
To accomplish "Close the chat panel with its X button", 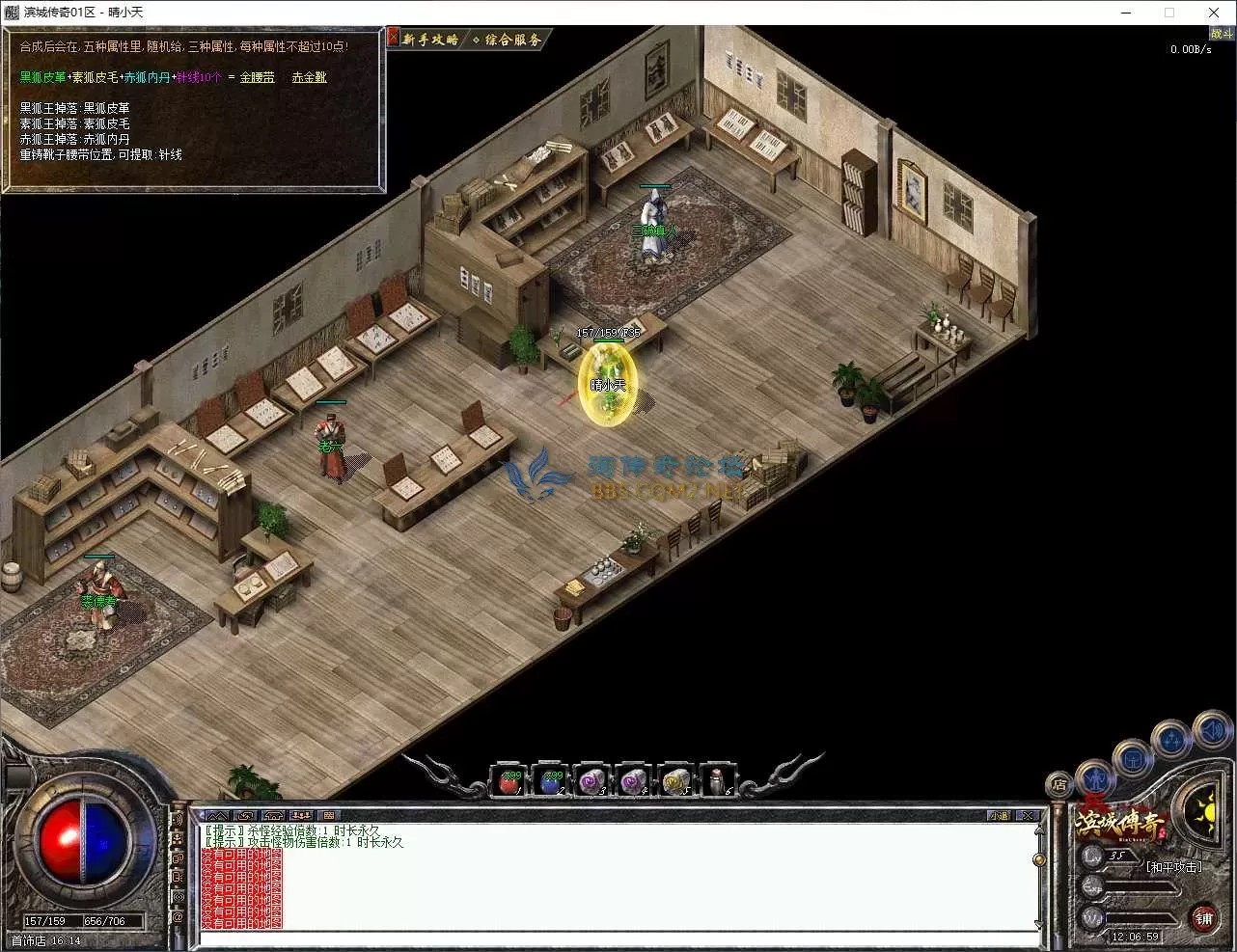I will 1029,816.
